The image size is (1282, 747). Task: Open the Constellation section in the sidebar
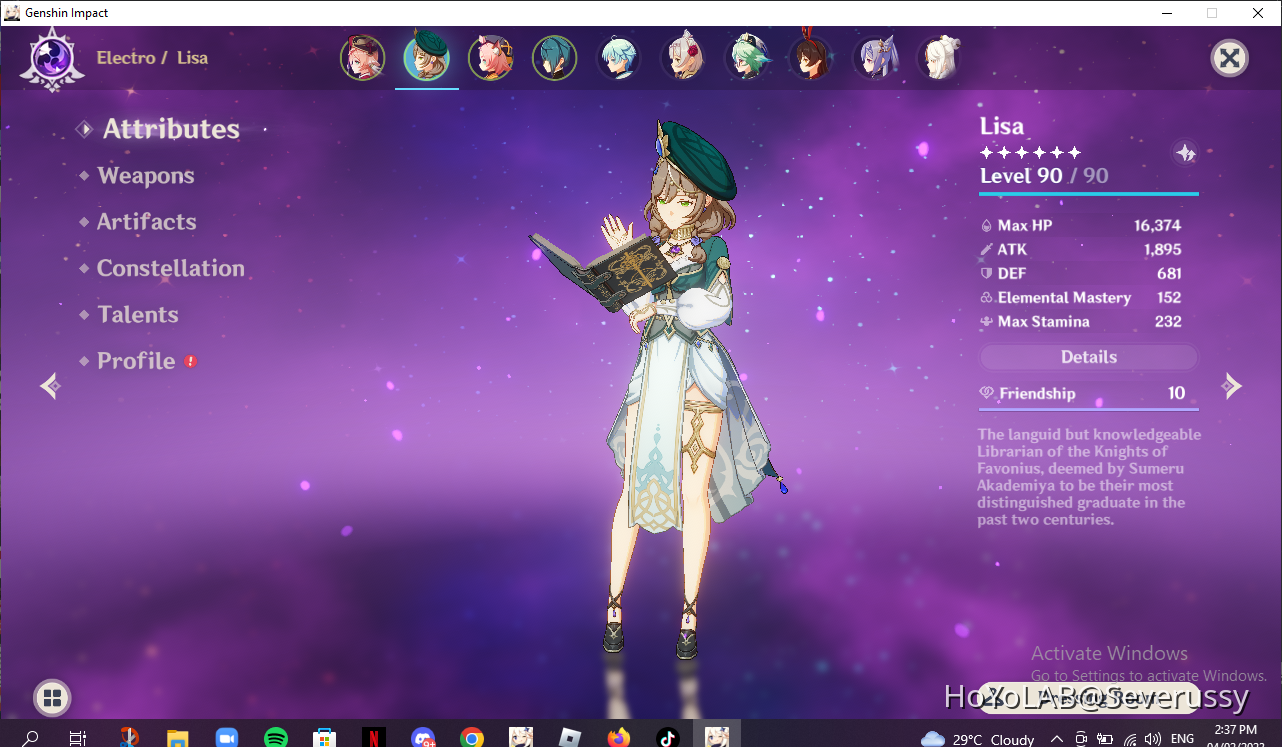tap(170, 268)
